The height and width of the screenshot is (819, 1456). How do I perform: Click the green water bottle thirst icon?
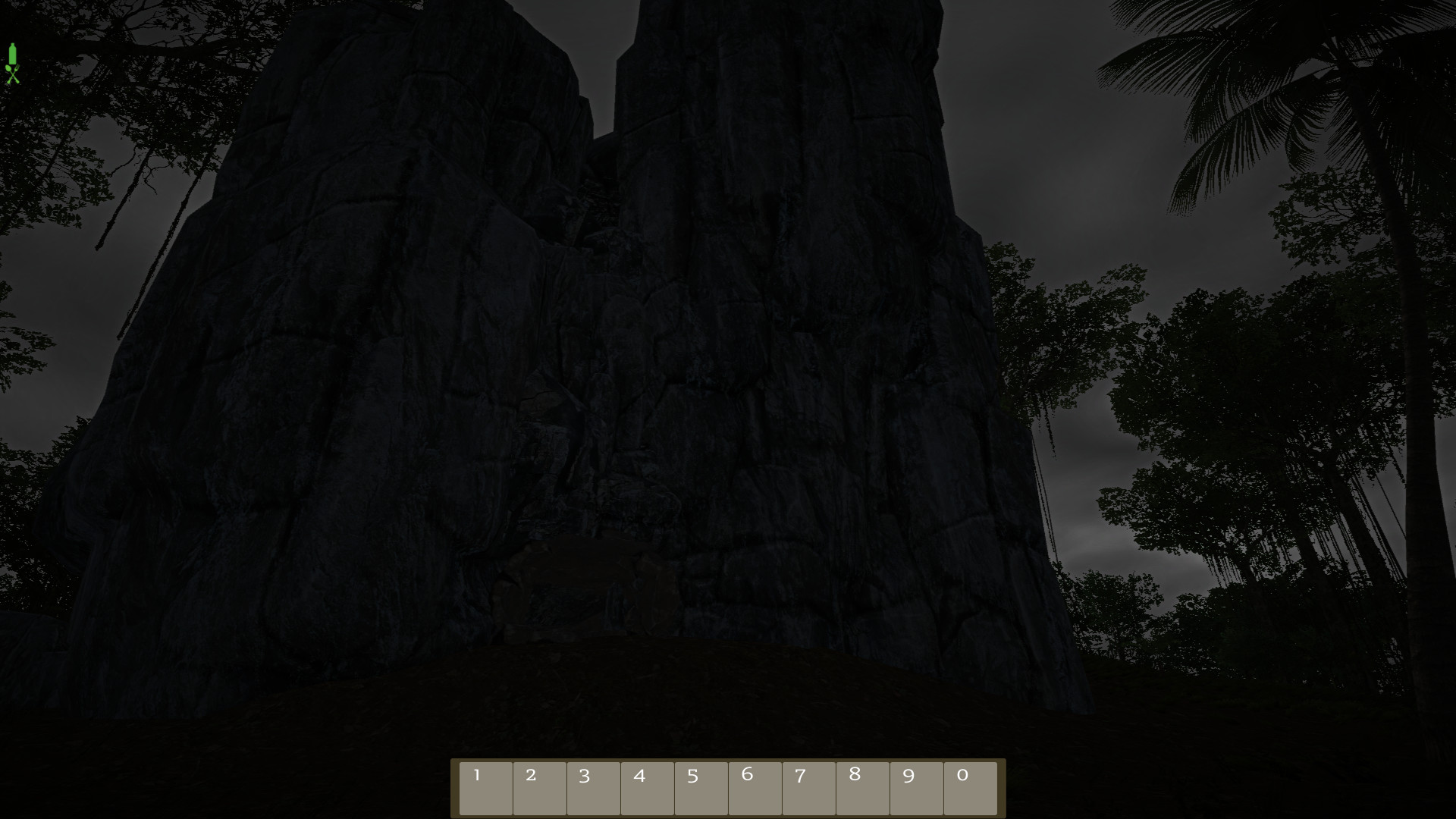(x=12, y=53)
